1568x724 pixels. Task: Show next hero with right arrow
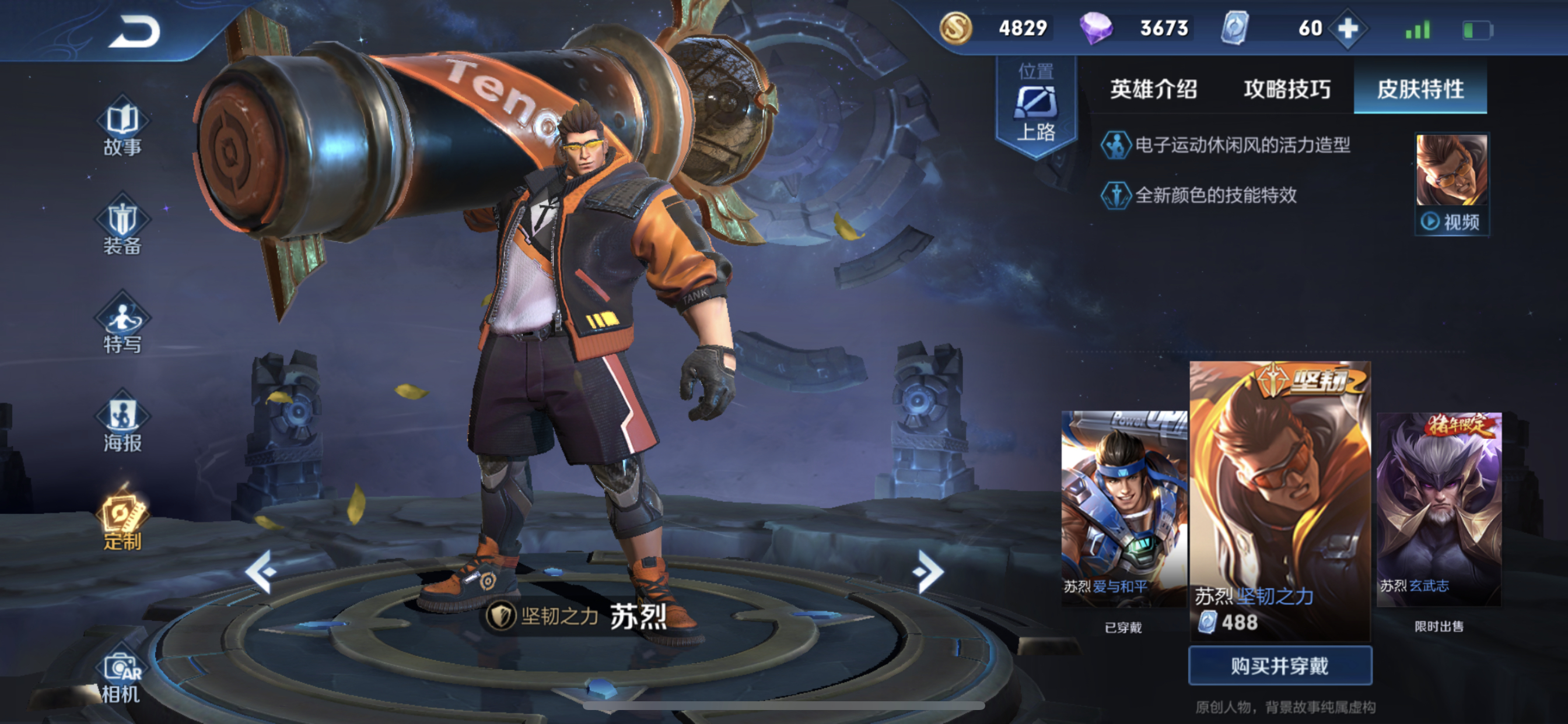pos(927,571)
